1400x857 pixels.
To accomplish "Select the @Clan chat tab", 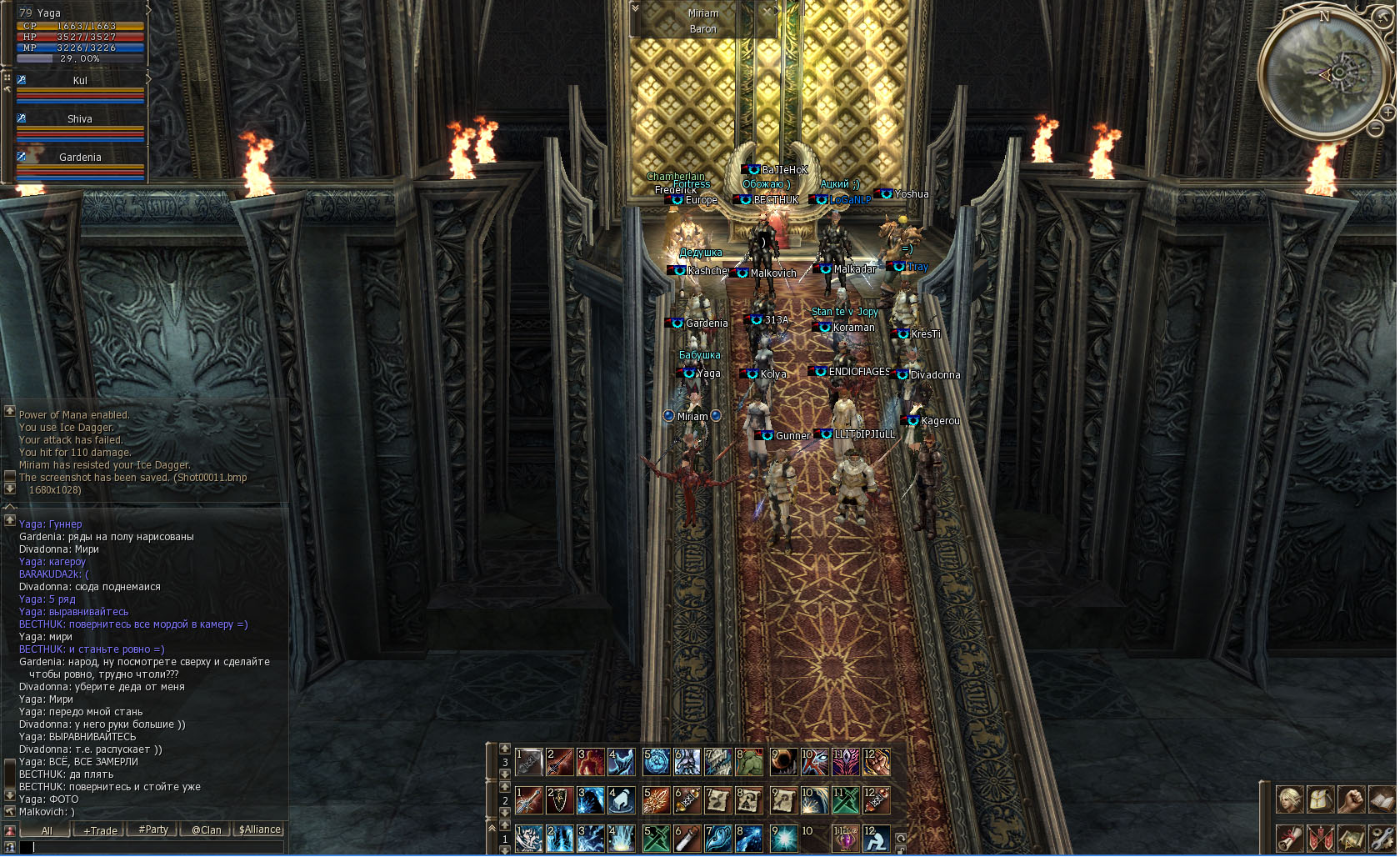I will (x=207, y=830).
